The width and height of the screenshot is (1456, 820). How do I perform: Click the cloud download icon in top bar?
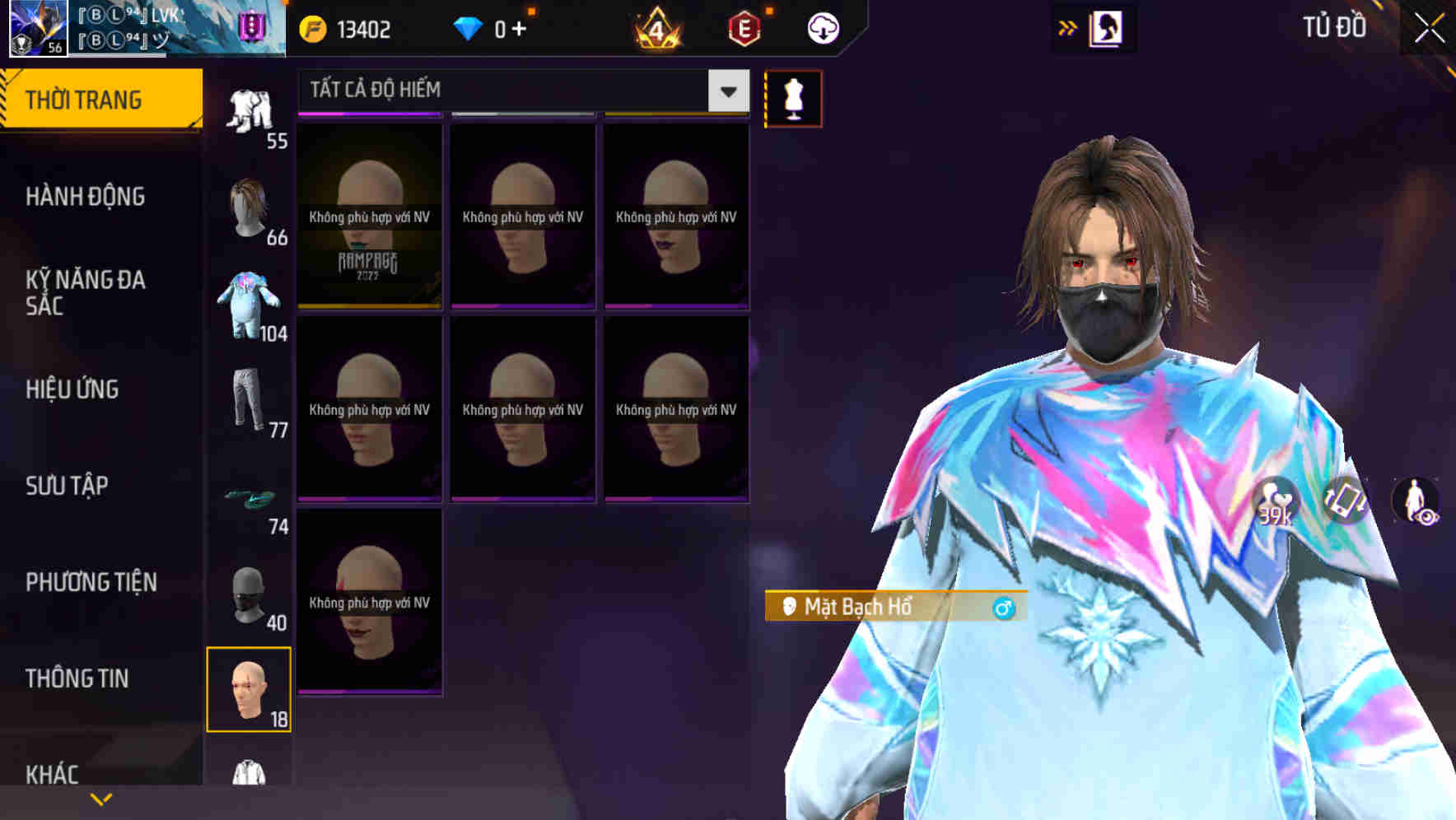pyautogui.click(x=822, y=27)
